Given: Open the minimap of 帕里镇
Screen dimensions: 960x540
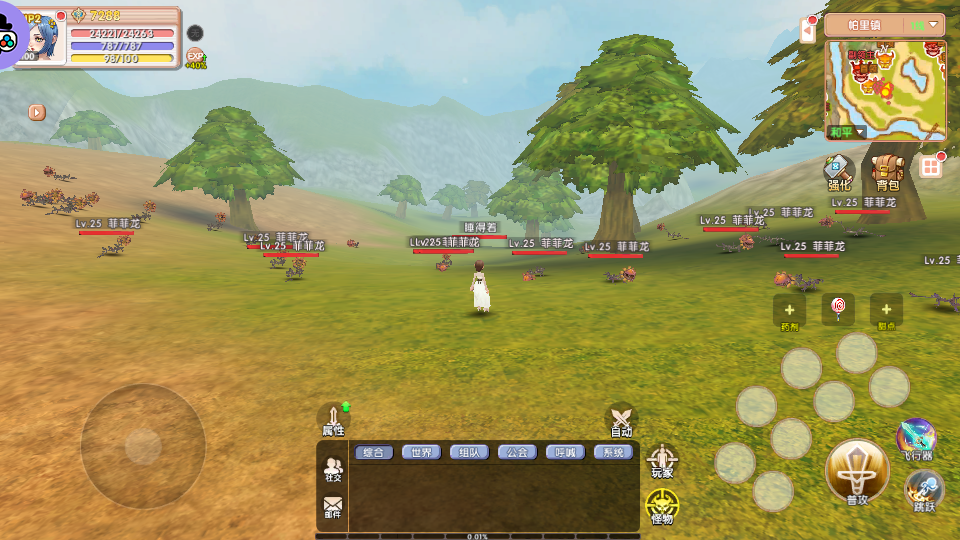Looking at the screenshot, I should (x=886, y=88).
